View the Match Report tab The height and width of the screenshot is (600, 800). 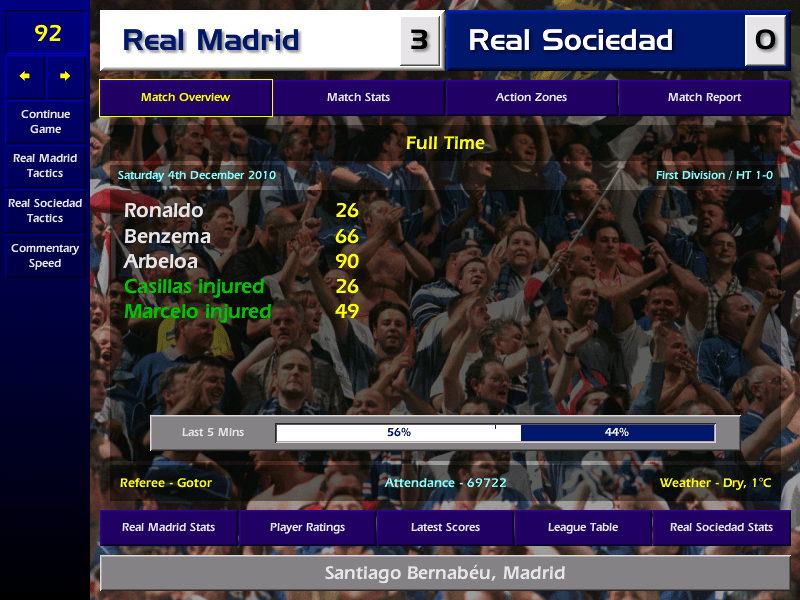pos(704,97)
